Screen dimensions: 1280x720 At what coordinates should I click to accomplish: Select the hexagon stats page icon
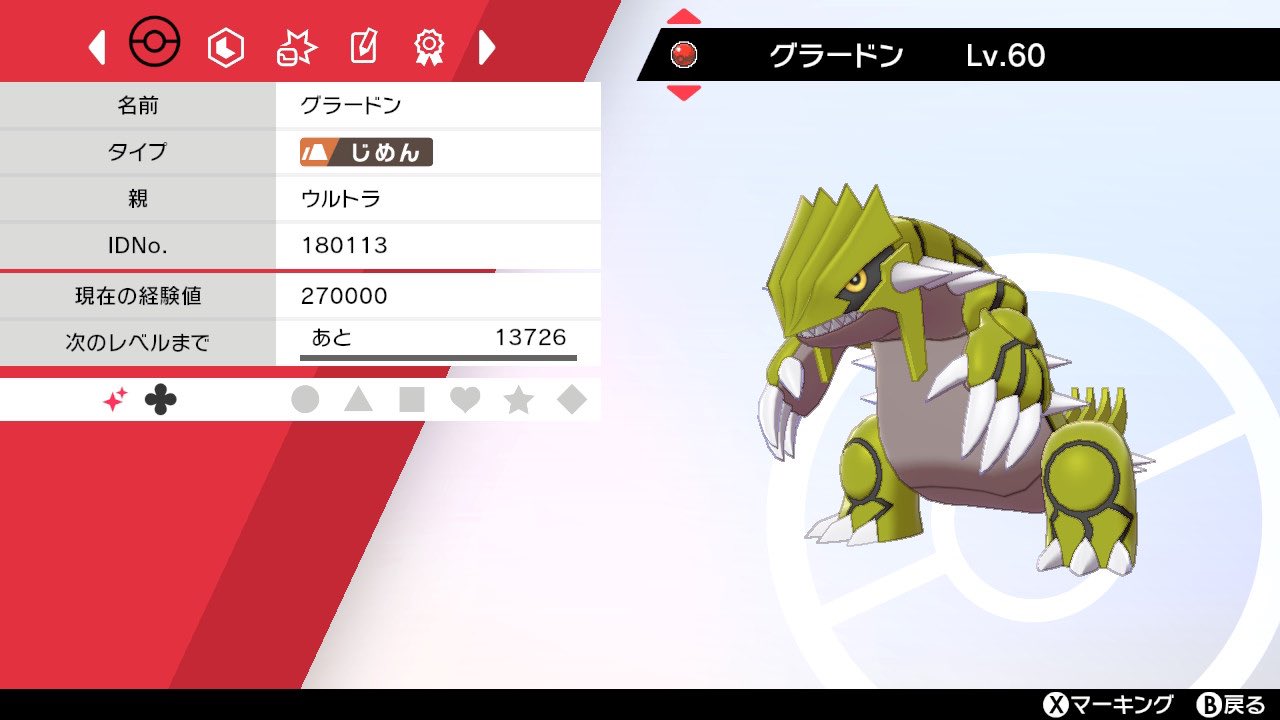pyautogui.click(x=226, y=44)
